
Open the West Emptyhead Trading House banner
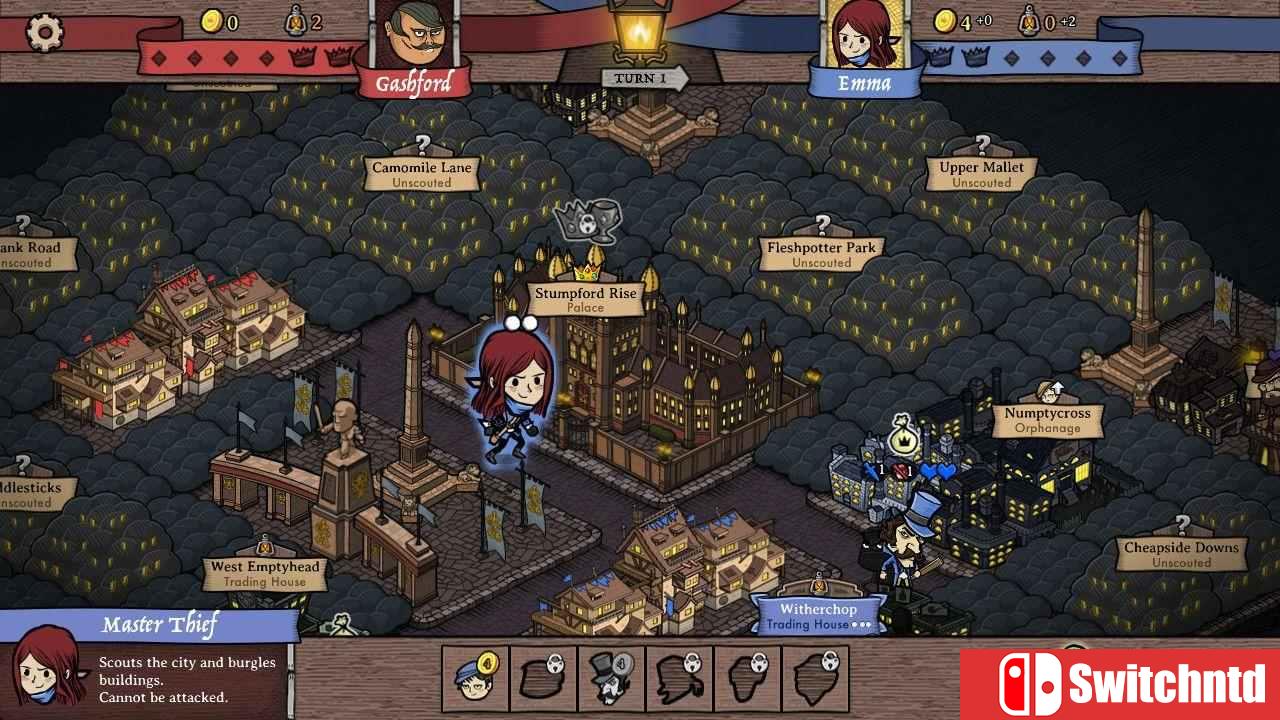(263, 571)
